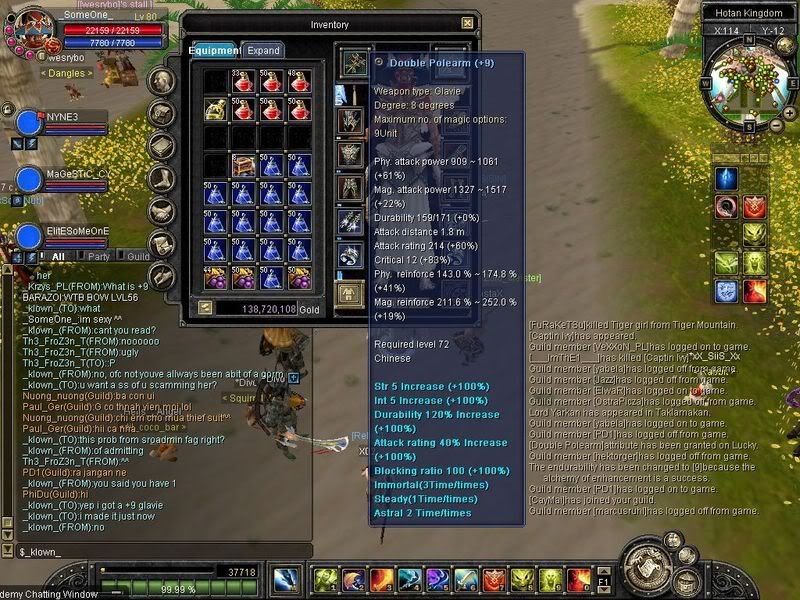Image resolution: width=800 pixels, height=600 pixels.
Task: Select the Equipment tab in Inventory
Action: pos(213,50)
